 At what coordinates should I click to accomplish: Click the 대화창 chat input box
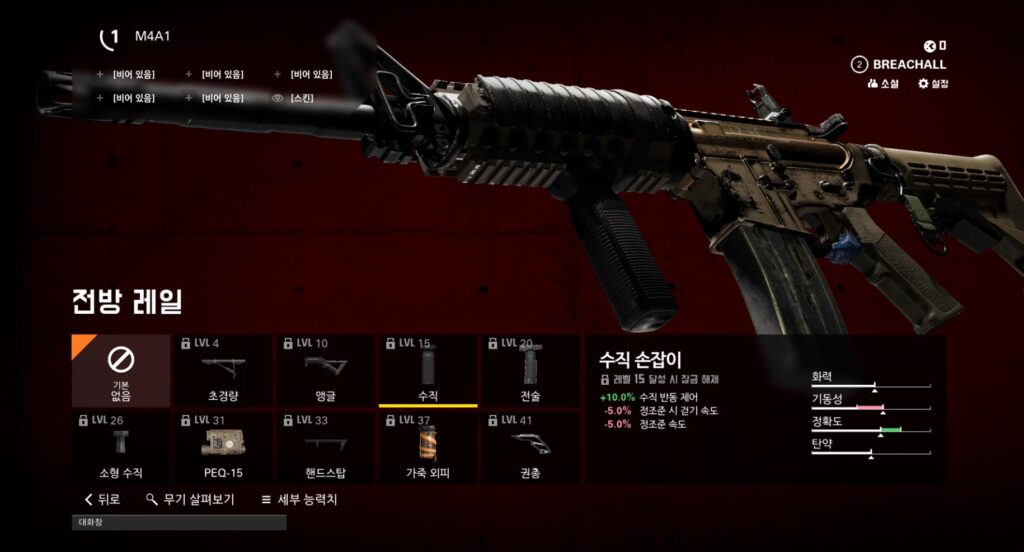[180, 522]
